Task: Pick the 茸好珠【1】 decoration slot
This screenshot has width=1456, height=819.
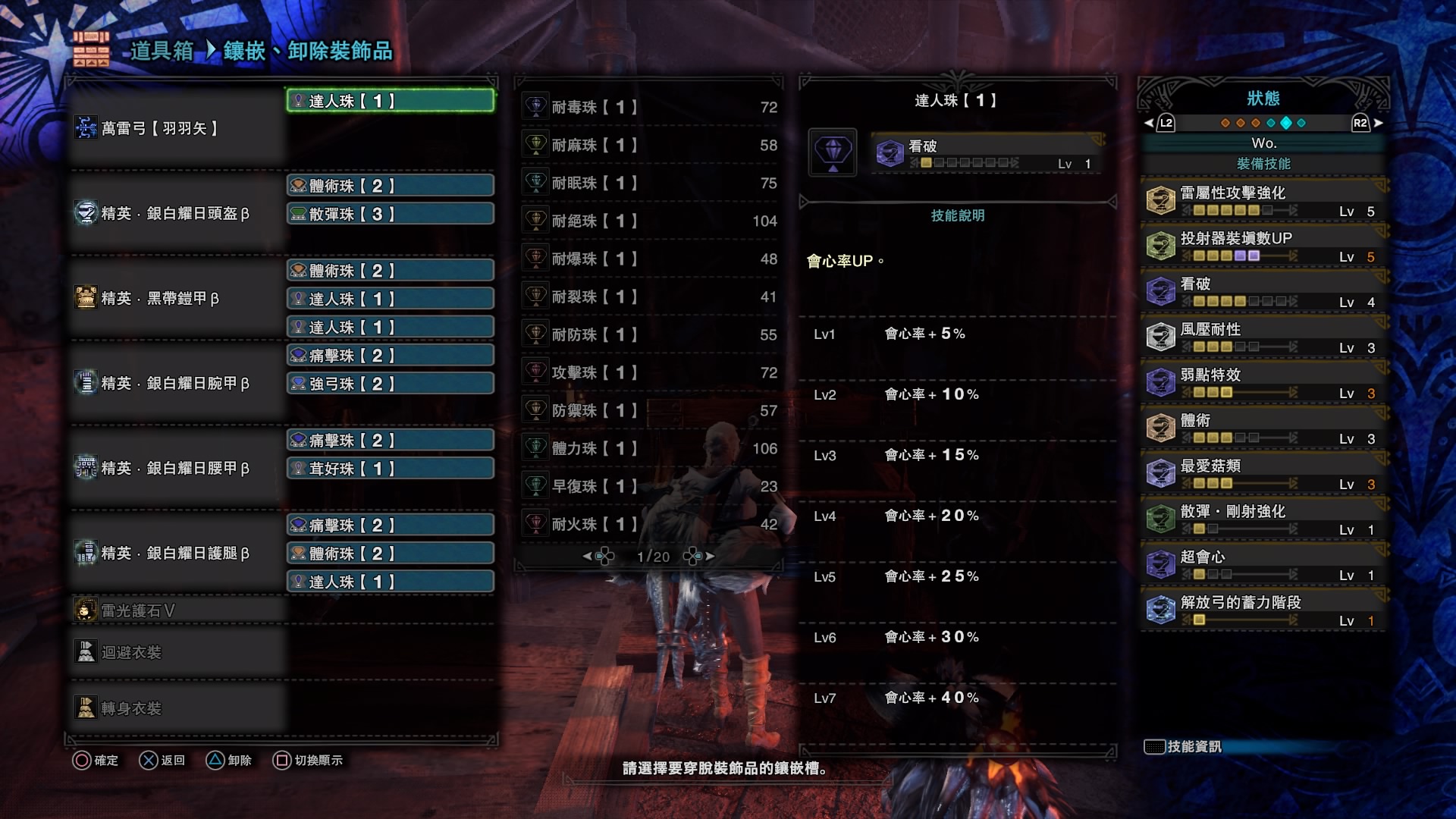Action: tap(391, 469)
